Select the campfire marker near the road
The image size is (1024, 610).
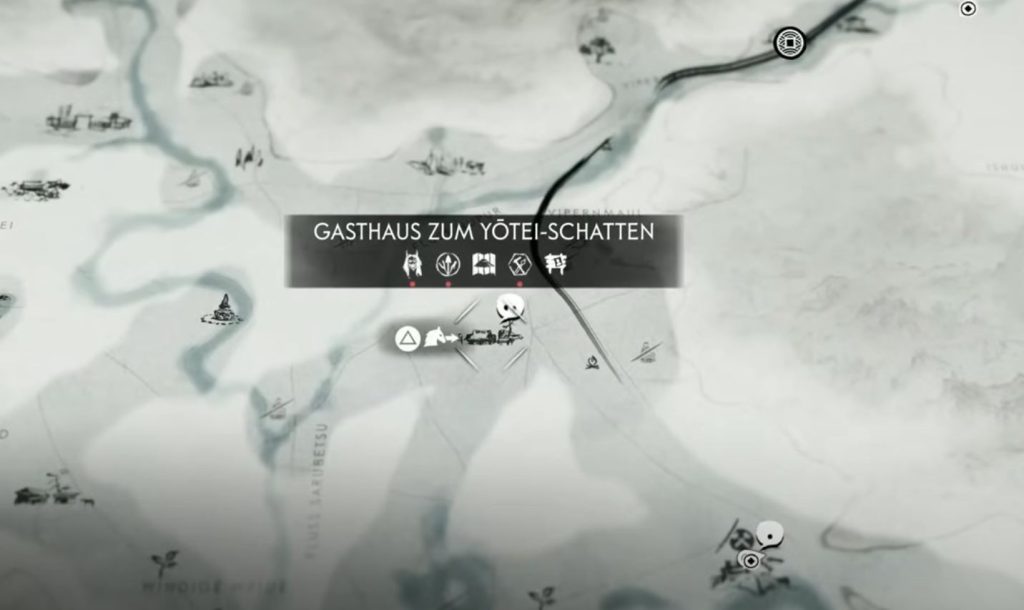tap(593, 361)
